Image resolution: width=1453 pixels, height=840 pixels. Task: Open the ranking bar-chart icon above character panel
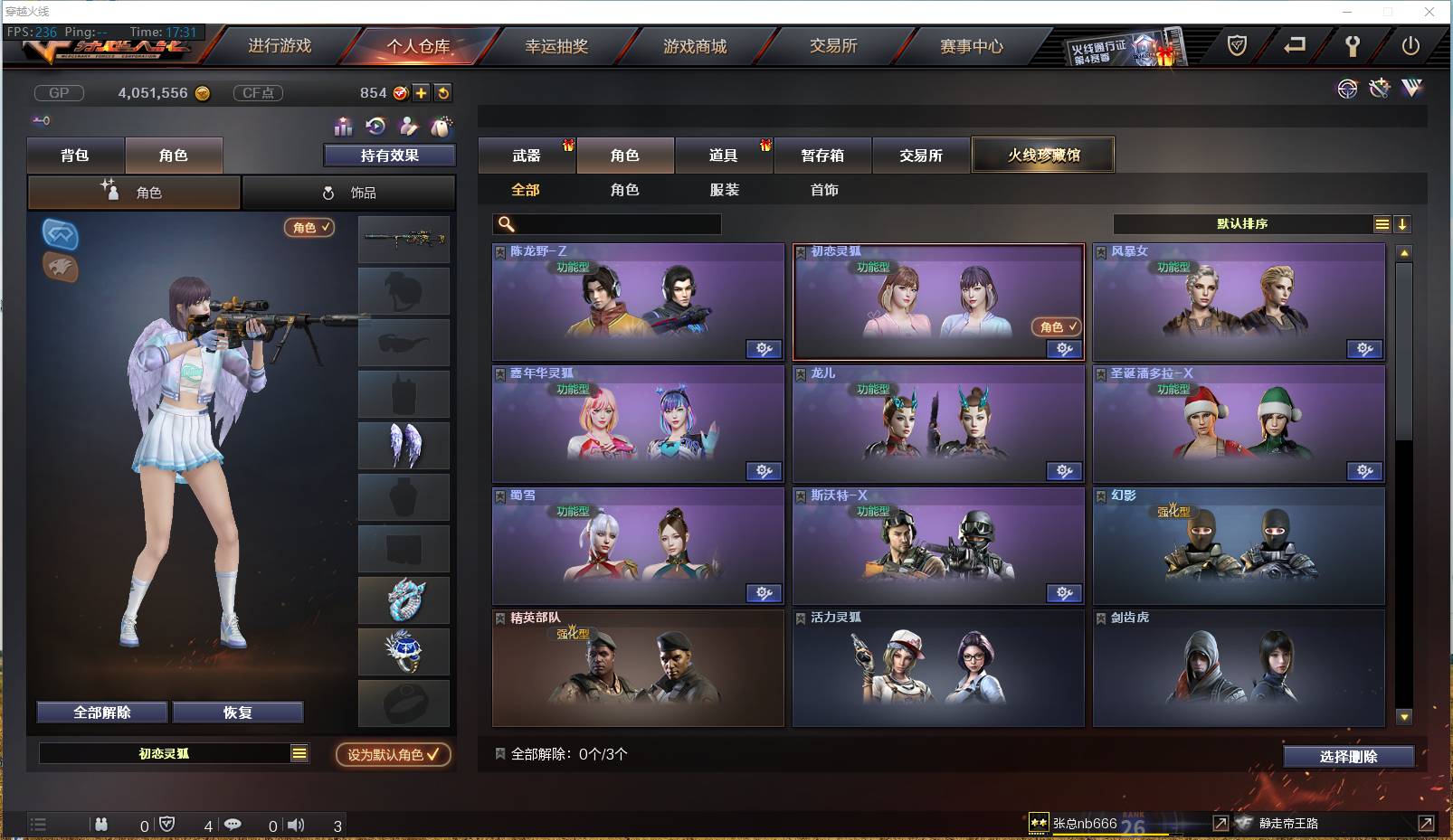click(345, 127)
